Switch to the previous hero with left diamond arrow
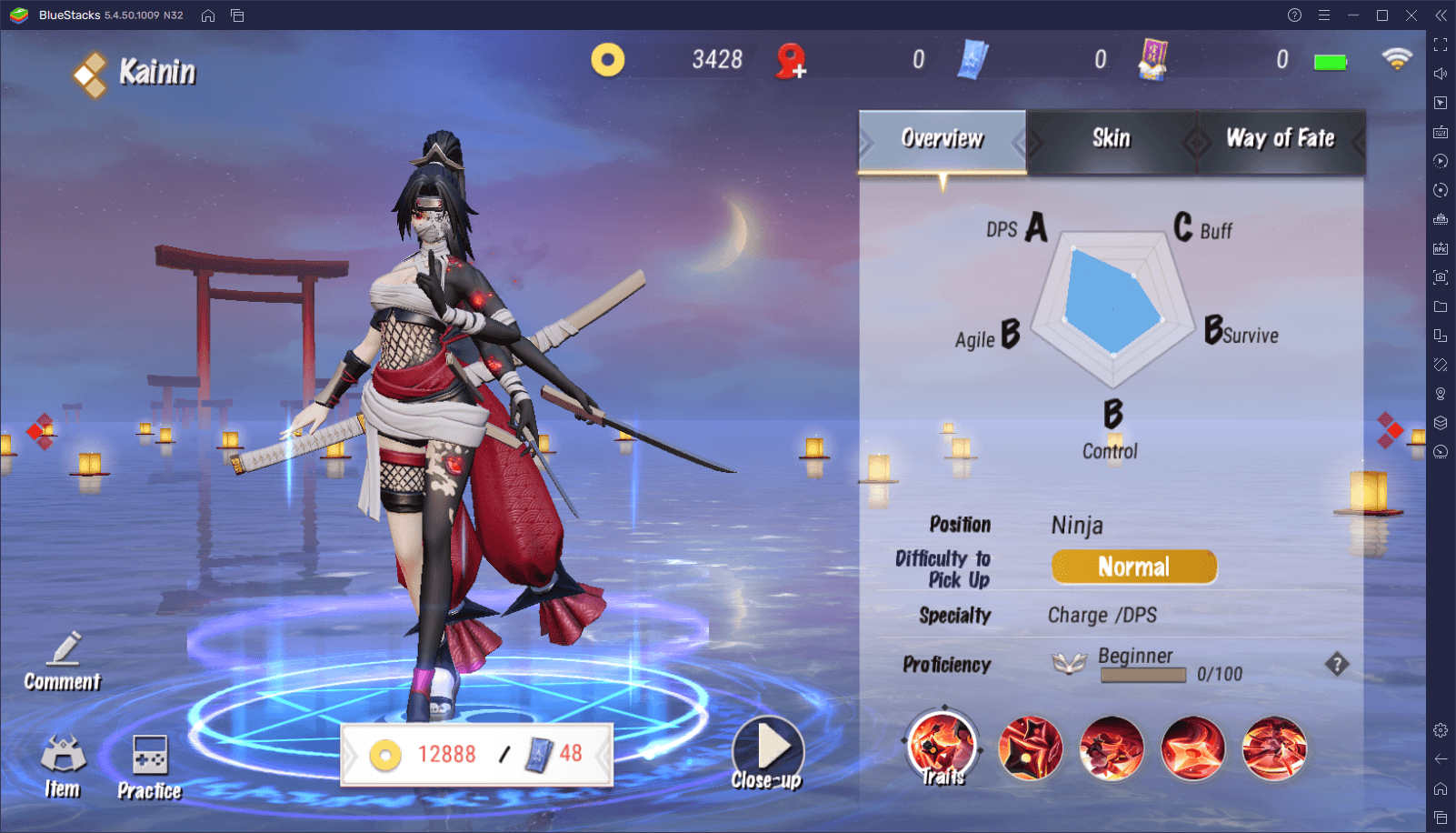This screenshot has width=1456, height=833. [x=40, y=431]
